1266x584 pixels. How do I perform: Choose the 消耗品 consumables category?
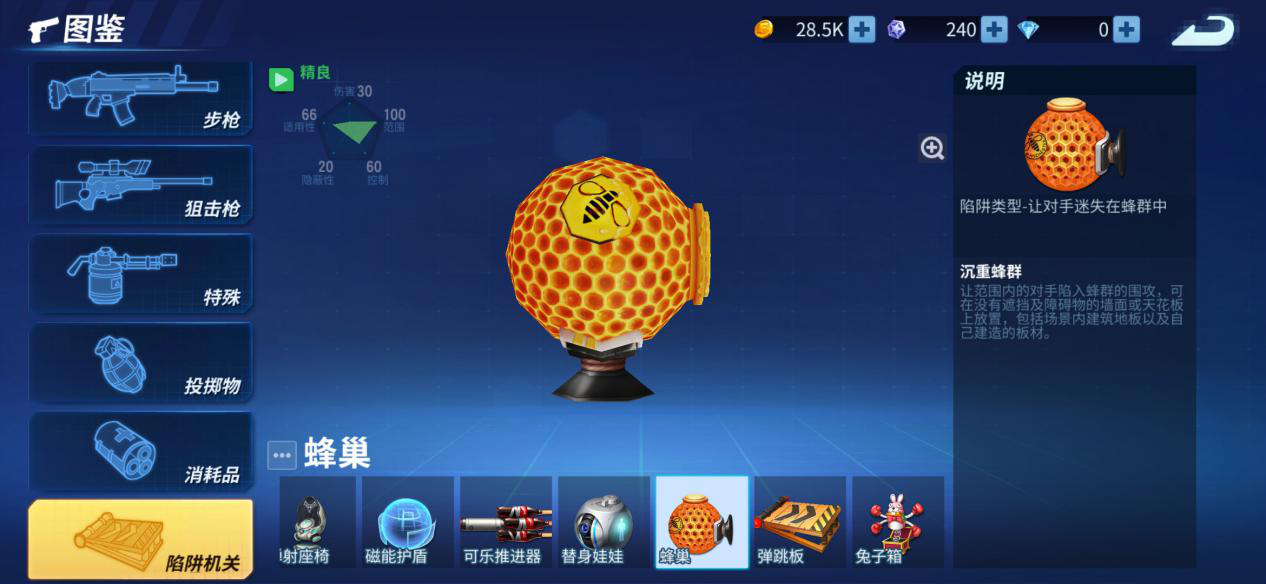coord(140,451)
